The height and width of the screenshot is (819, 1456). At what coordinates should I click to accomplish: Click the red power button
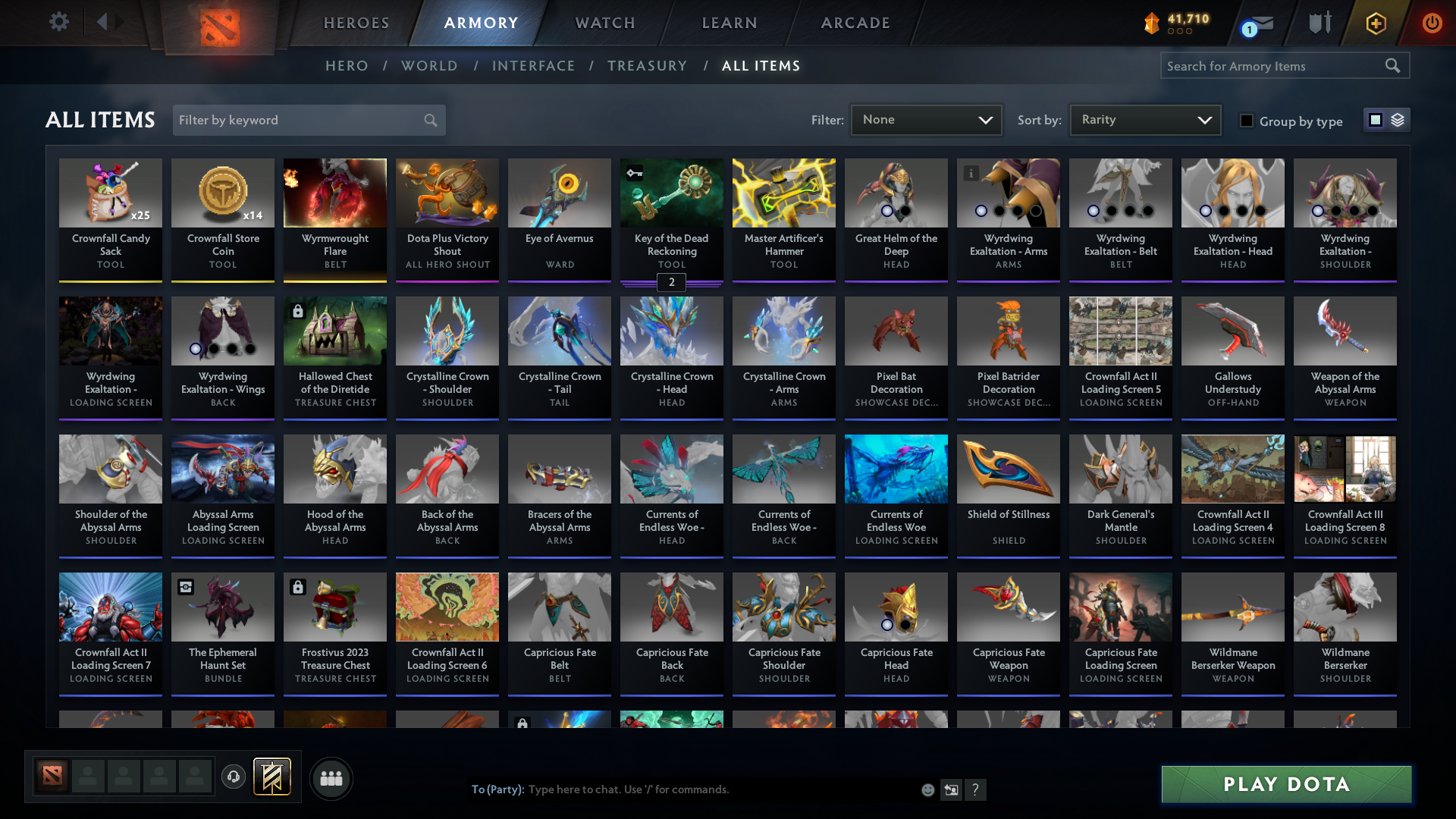[x=1432, y=23]
